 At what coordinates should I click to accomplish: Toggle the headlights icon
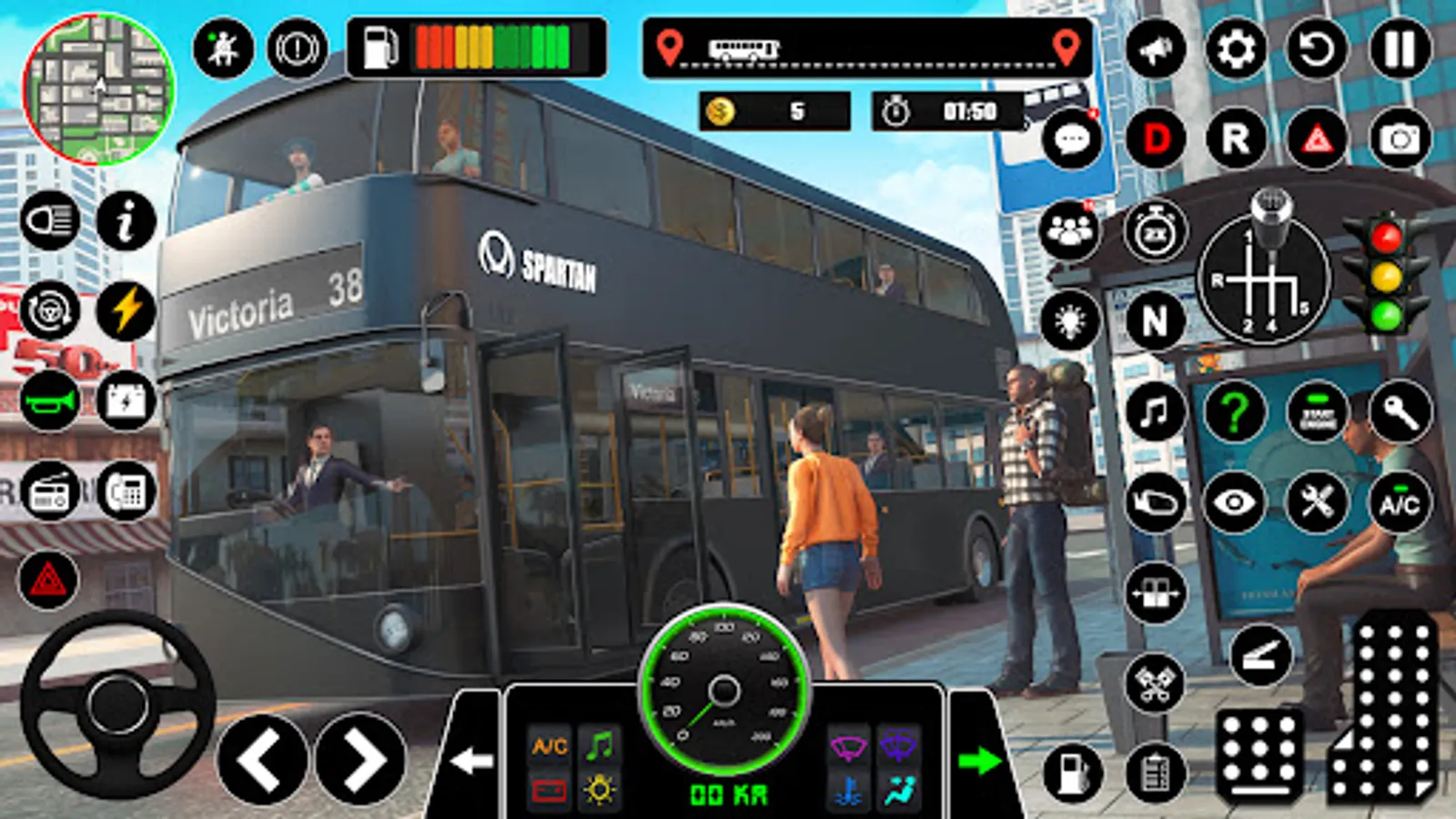[x=50, y=221]
